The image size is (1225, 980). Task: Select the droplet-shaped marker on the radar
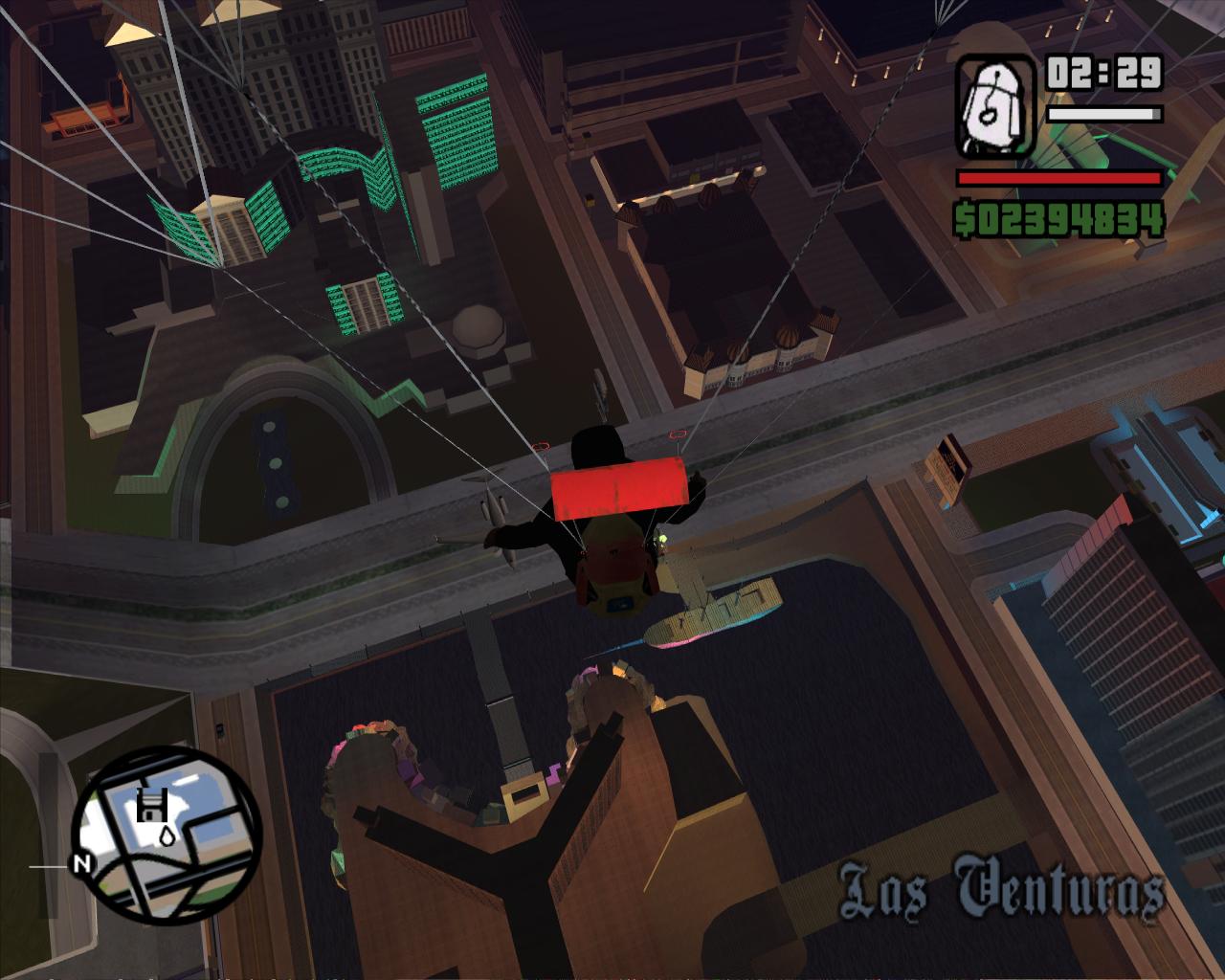[x=167, y=835]
